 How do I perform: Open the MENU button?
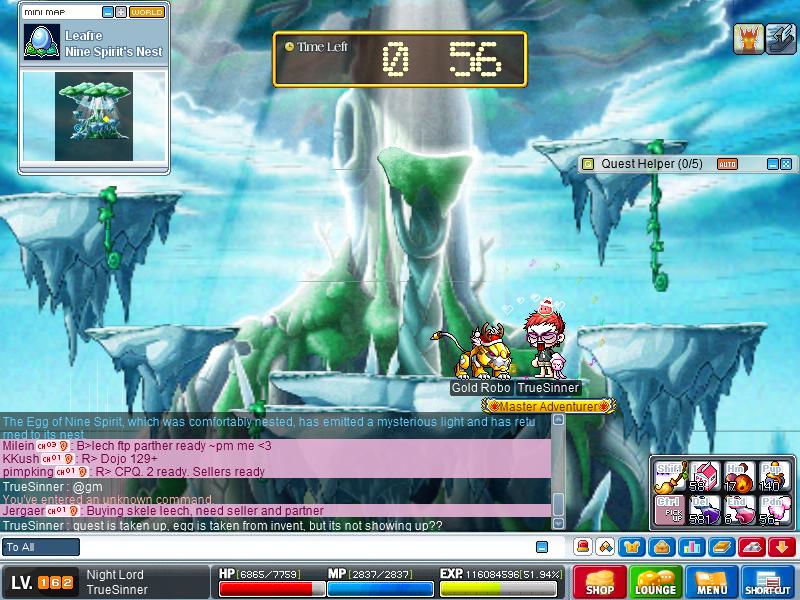pos(712,582)
